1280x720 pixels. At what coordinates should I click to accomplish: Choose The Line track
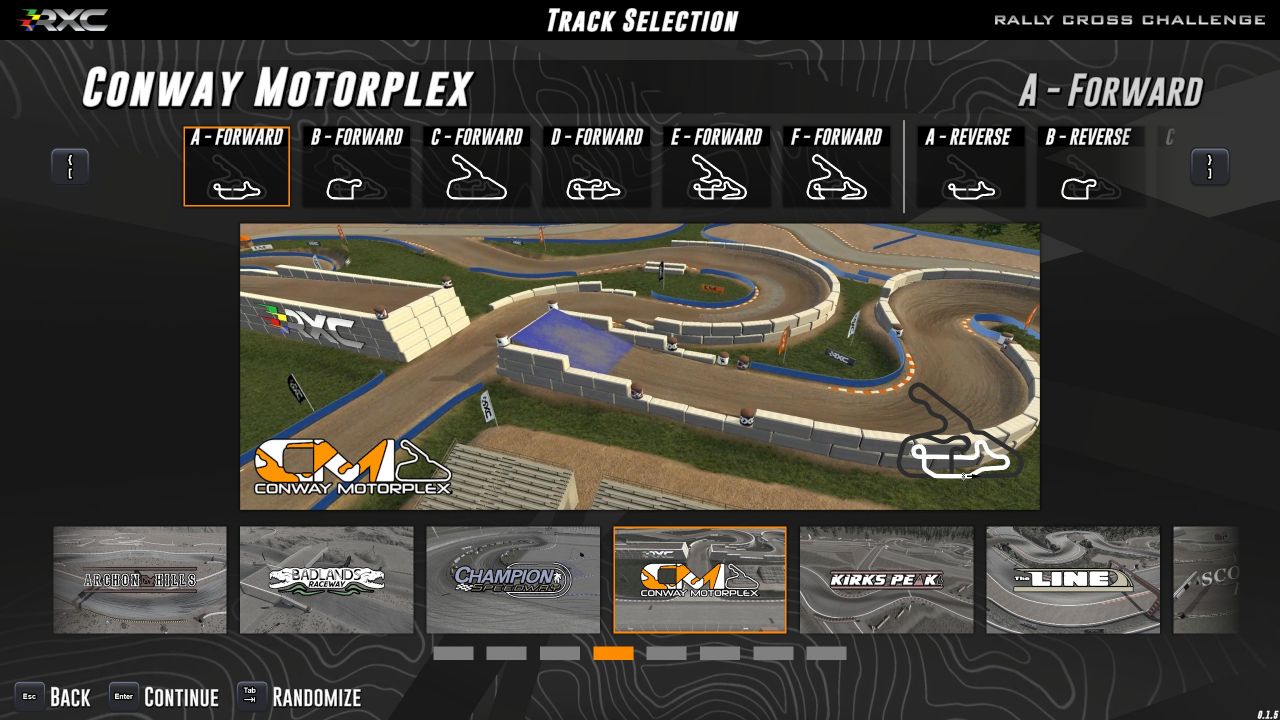(1073, 580)
